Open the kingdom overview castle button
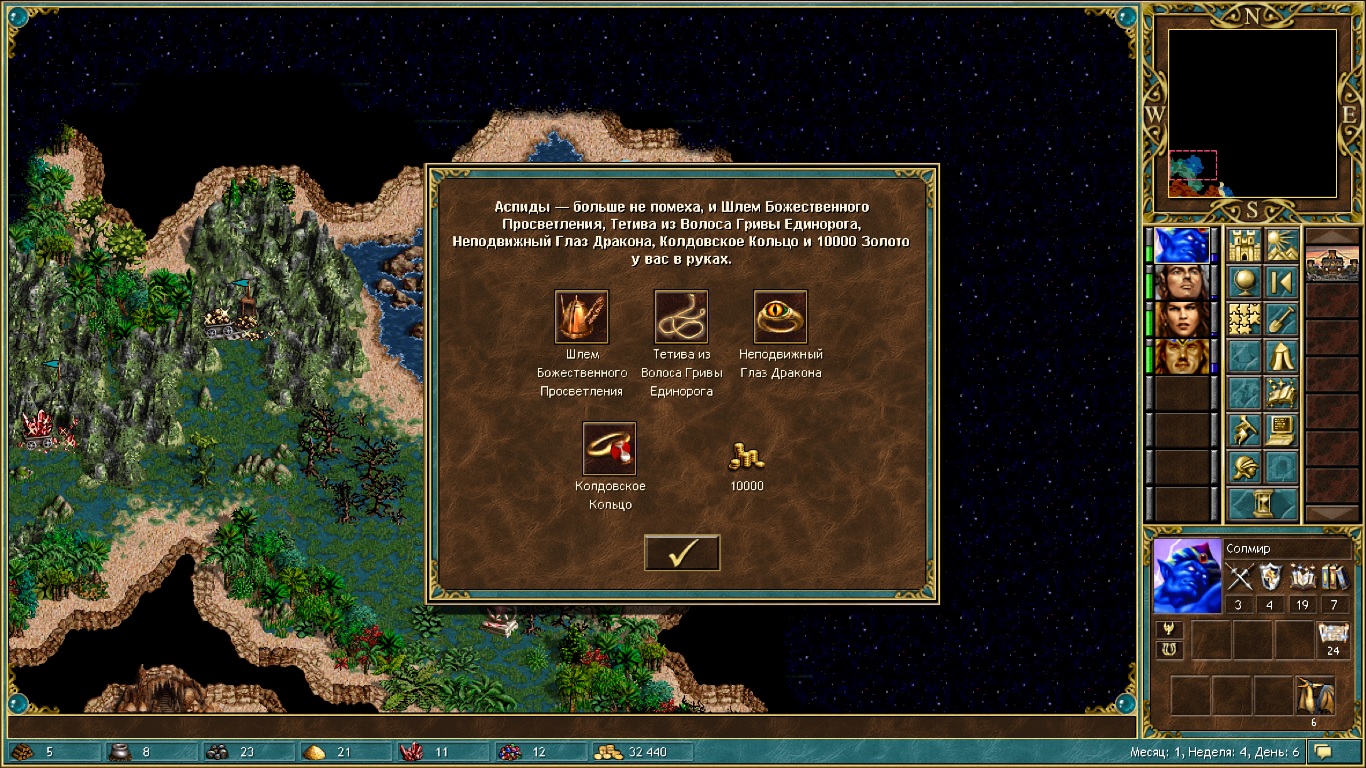 pos(1246,246)
